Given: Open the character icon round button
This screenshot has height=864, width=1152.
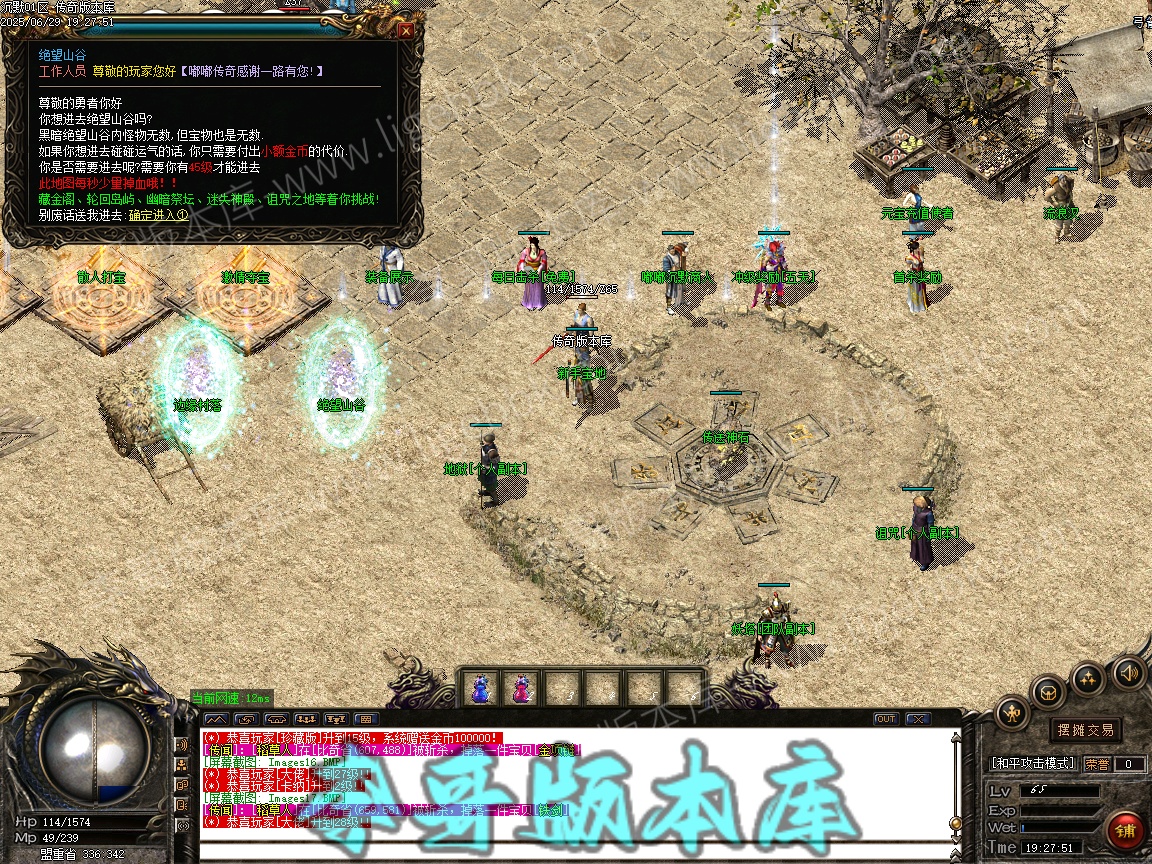Looking at the screenshot, I should click(1013, 713).
